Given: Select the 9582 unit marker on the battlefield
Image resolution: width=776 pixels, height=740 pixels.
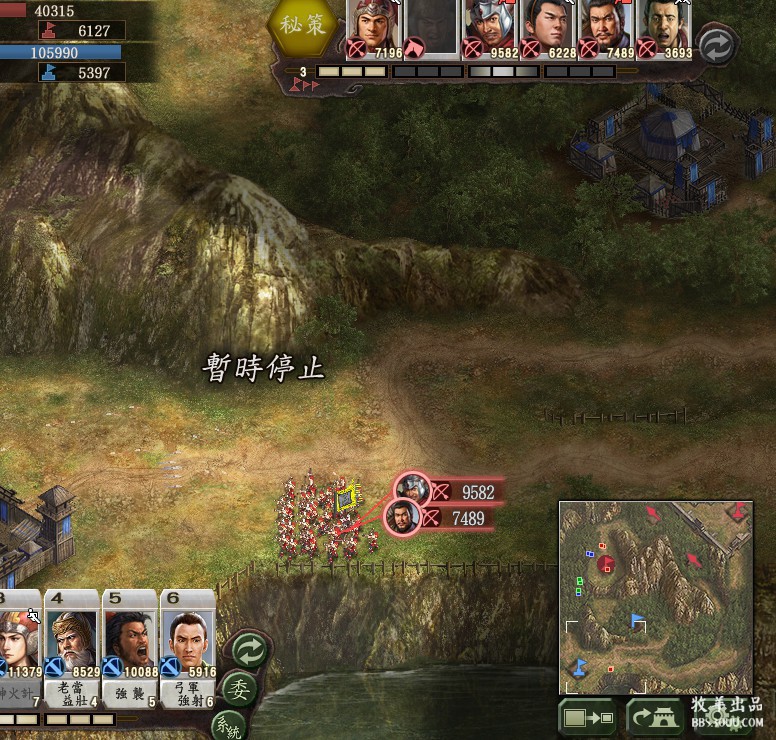Looking at the screenshot, I should click(x=412, y=490).
